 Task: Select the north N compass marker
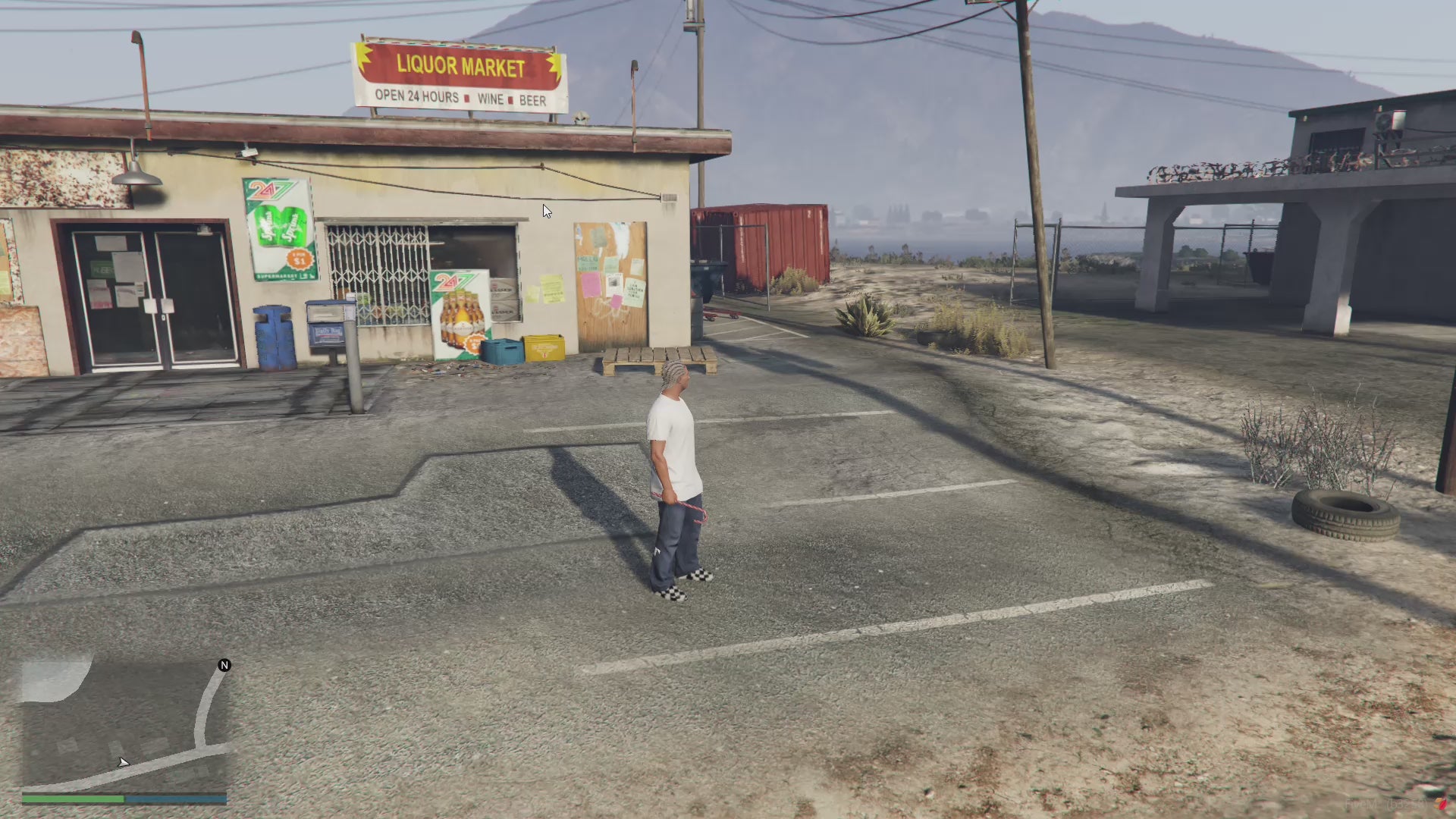pyautogui.click(x=224, y=665)
